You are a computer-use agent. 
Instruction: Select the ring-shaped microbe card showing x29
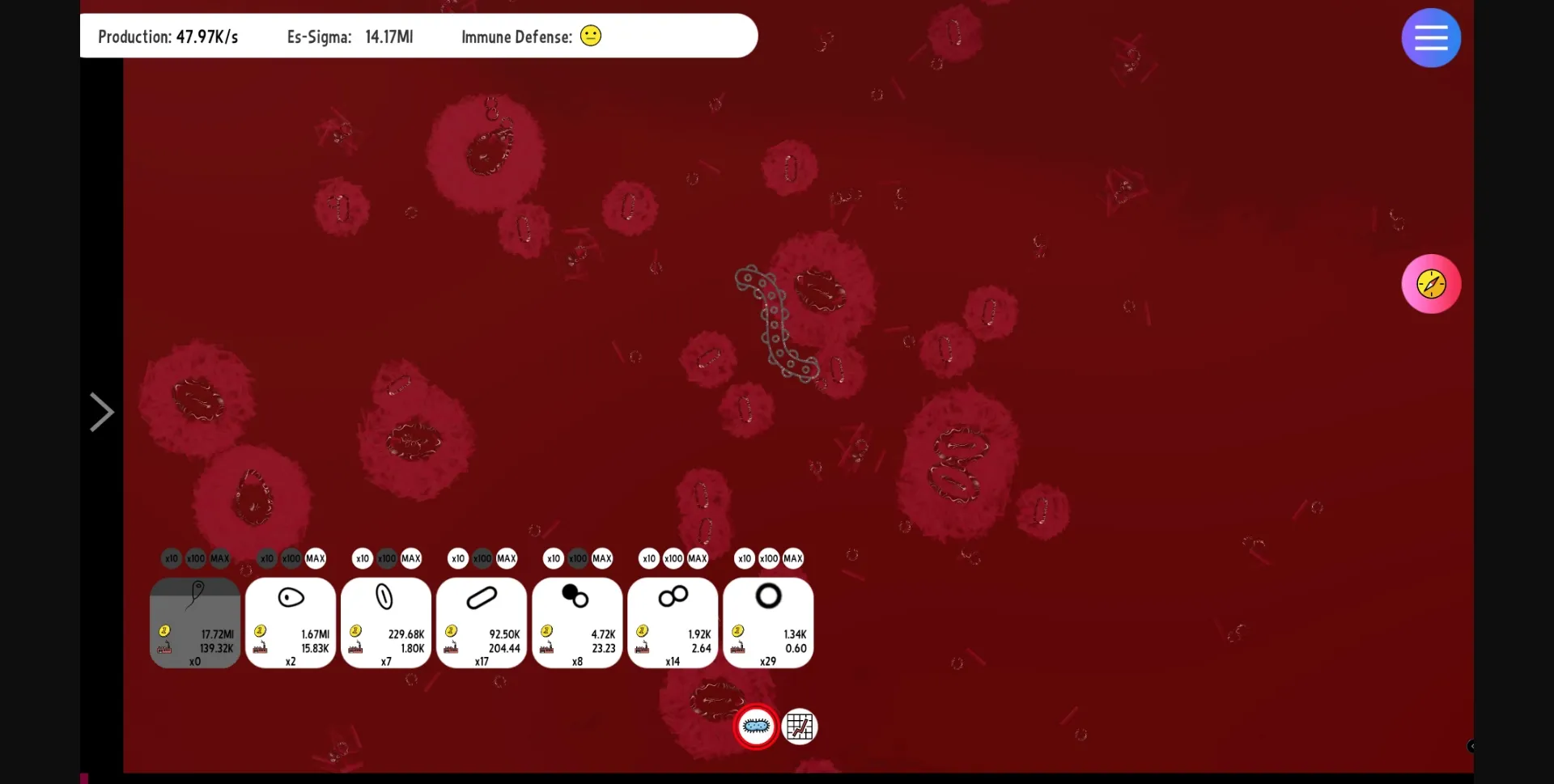[767, 623]
